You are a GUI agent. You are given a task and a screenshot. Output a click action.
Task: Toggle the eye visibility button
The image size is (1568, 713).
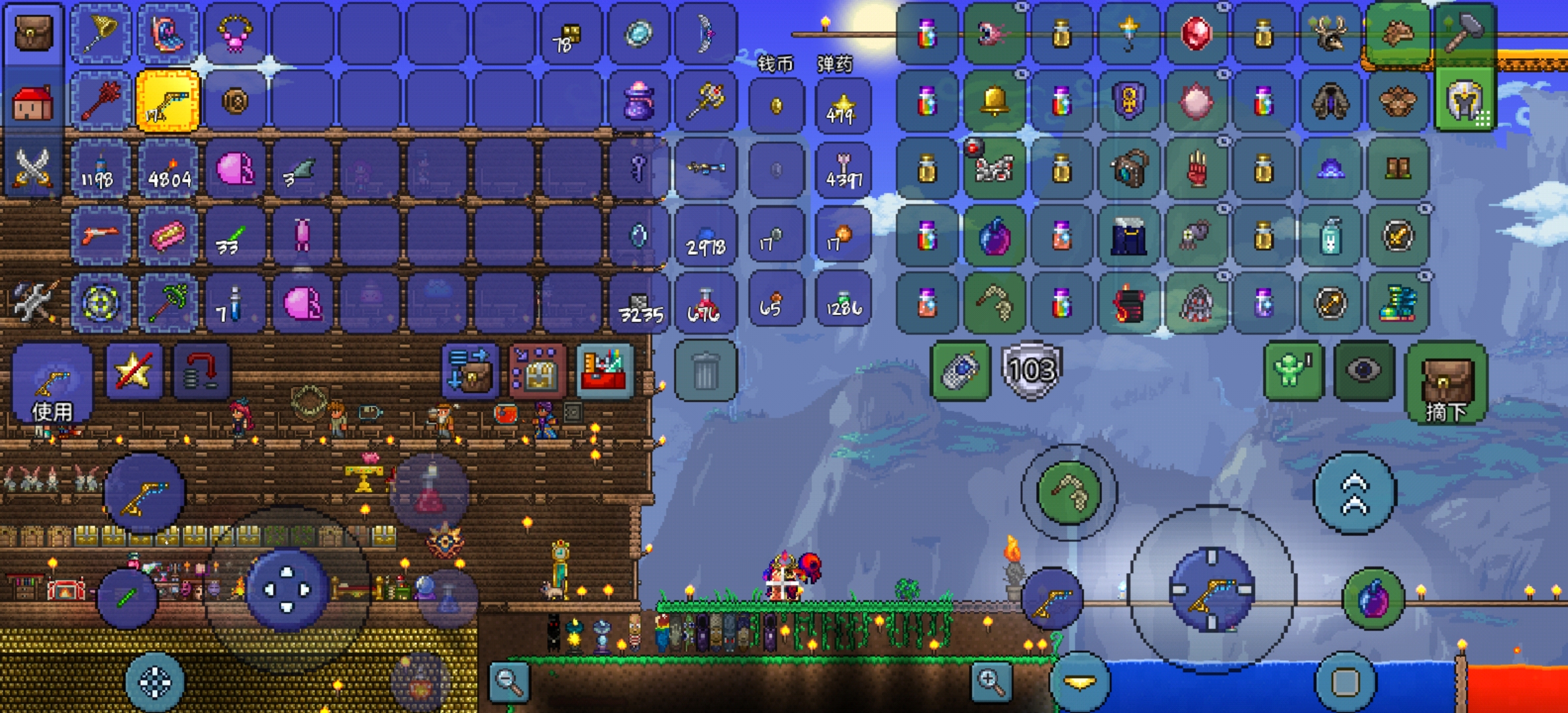1363,370
